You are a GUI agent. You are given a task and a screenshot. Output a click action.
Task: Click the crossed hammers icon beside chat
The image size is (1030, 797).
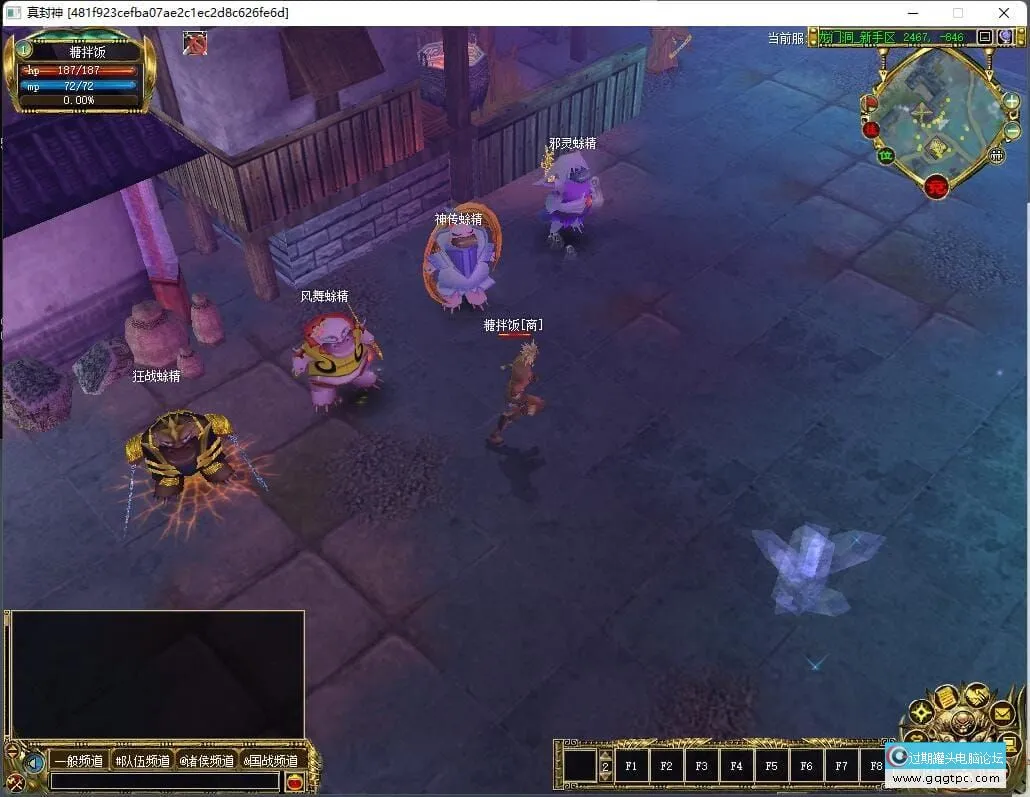[15, 784]
